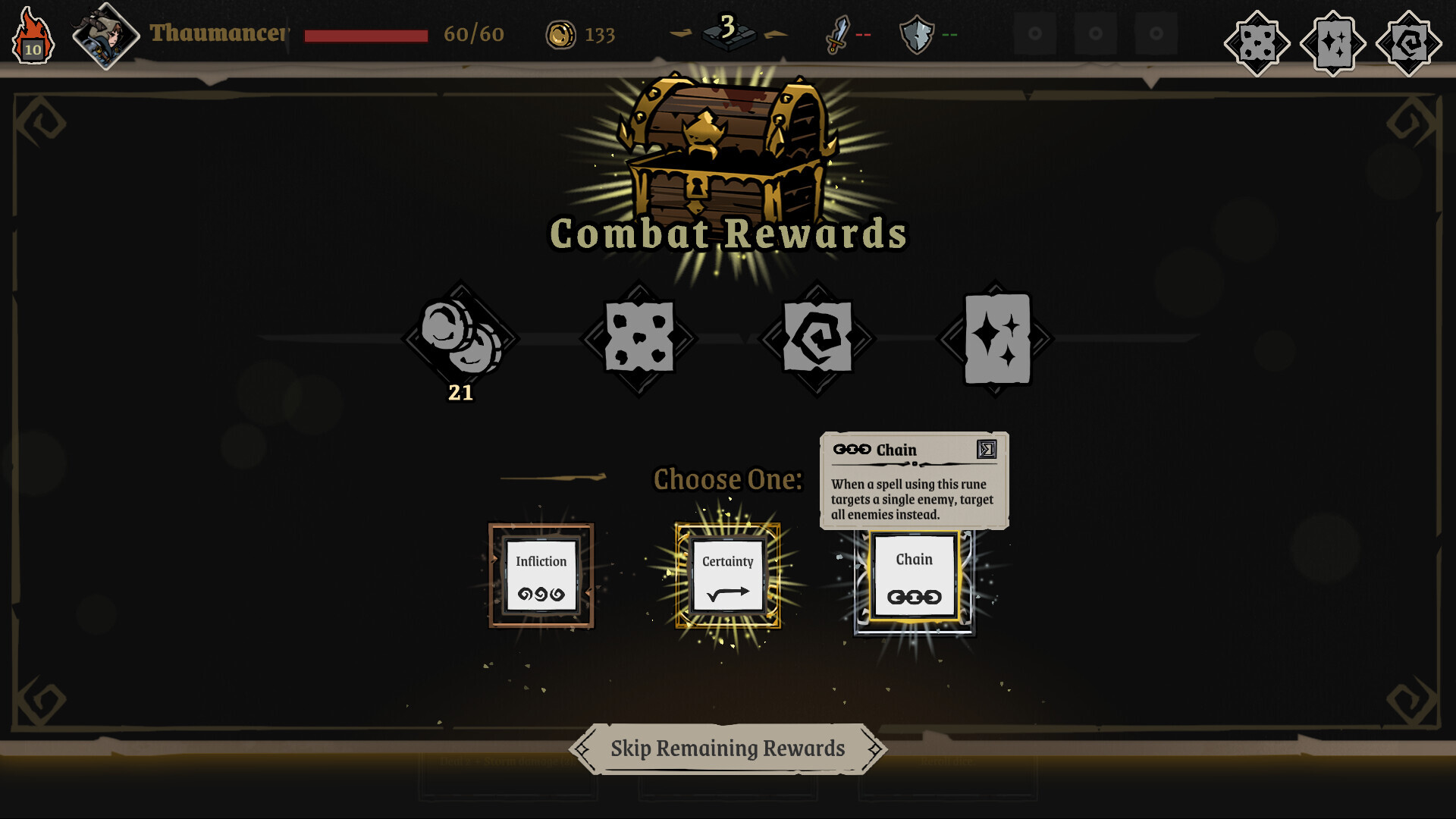Select the Infliction rune
This screenshot has width=1456, height=819.
(x=540, y=578)
